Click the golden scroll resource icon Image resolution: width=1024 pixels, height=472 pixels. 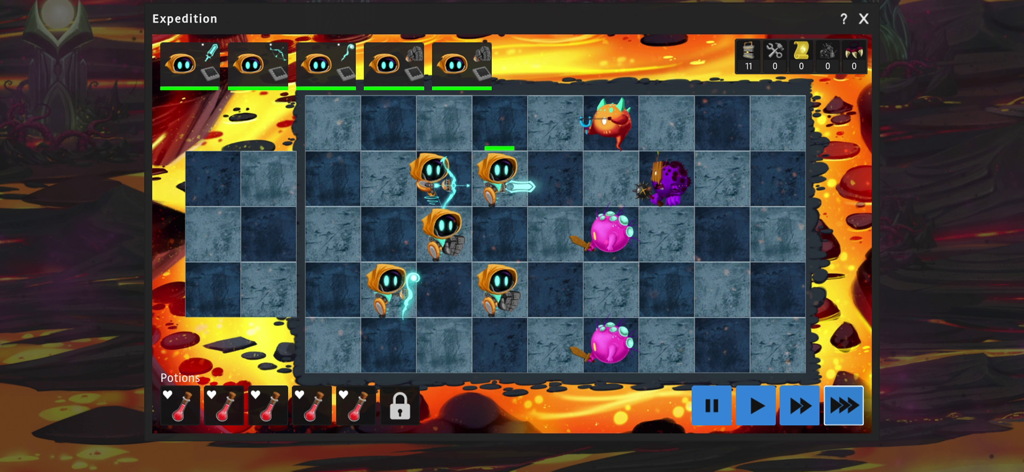point(800,51)
